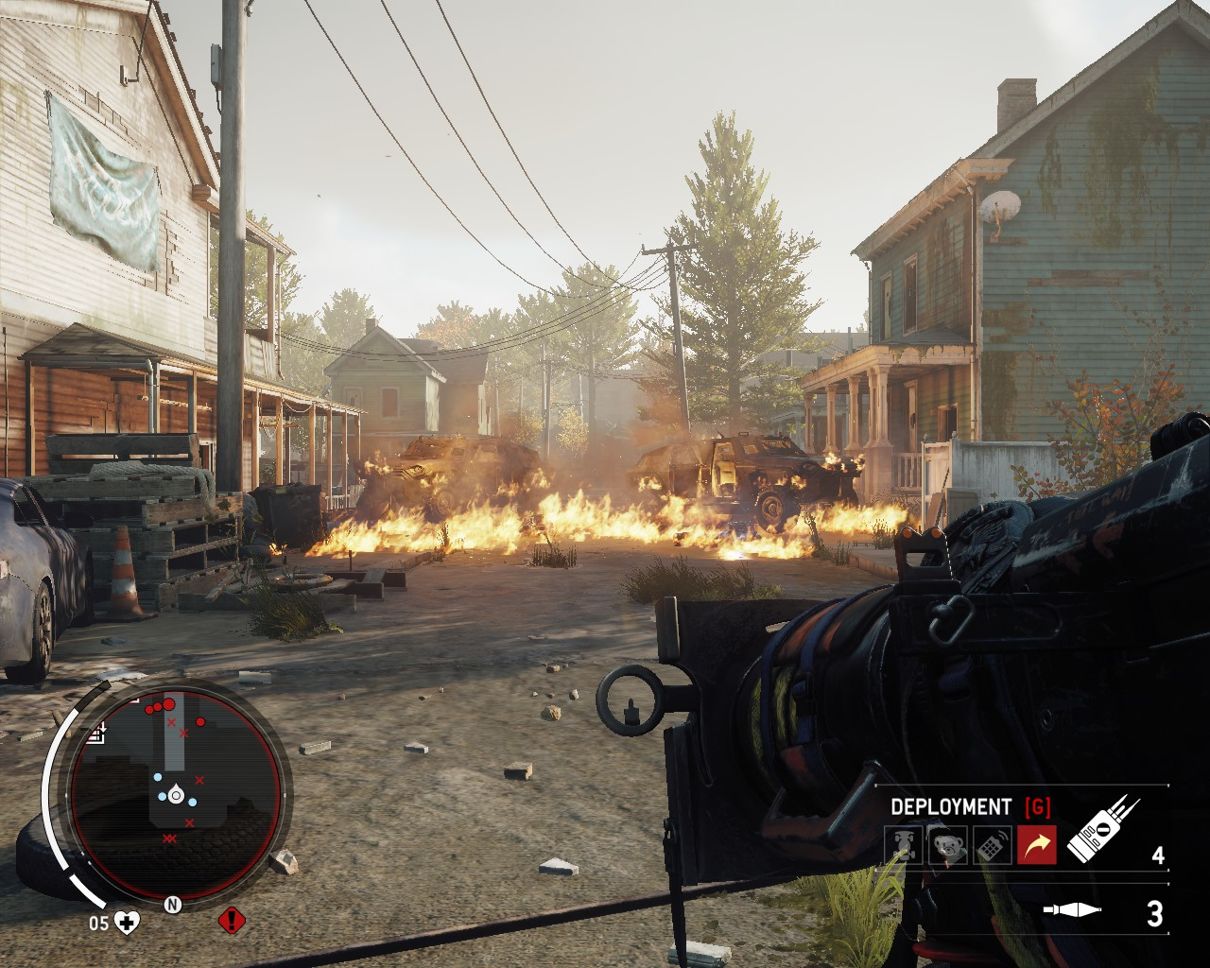Click the minimap's north compass marker
This screenshot has height=968, width=1210.
[x=172, y=905]
